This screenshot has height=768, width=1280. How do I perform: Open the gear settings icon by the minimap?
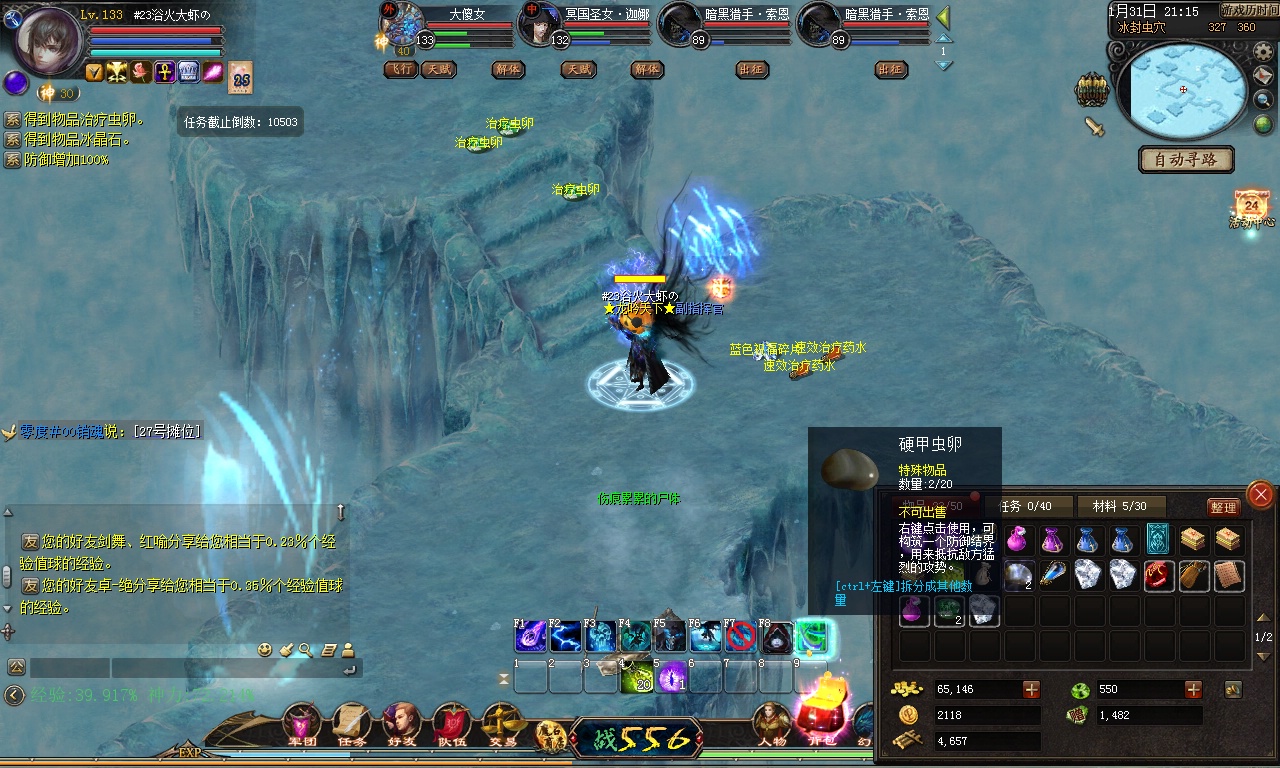[x=1264, y=52]
